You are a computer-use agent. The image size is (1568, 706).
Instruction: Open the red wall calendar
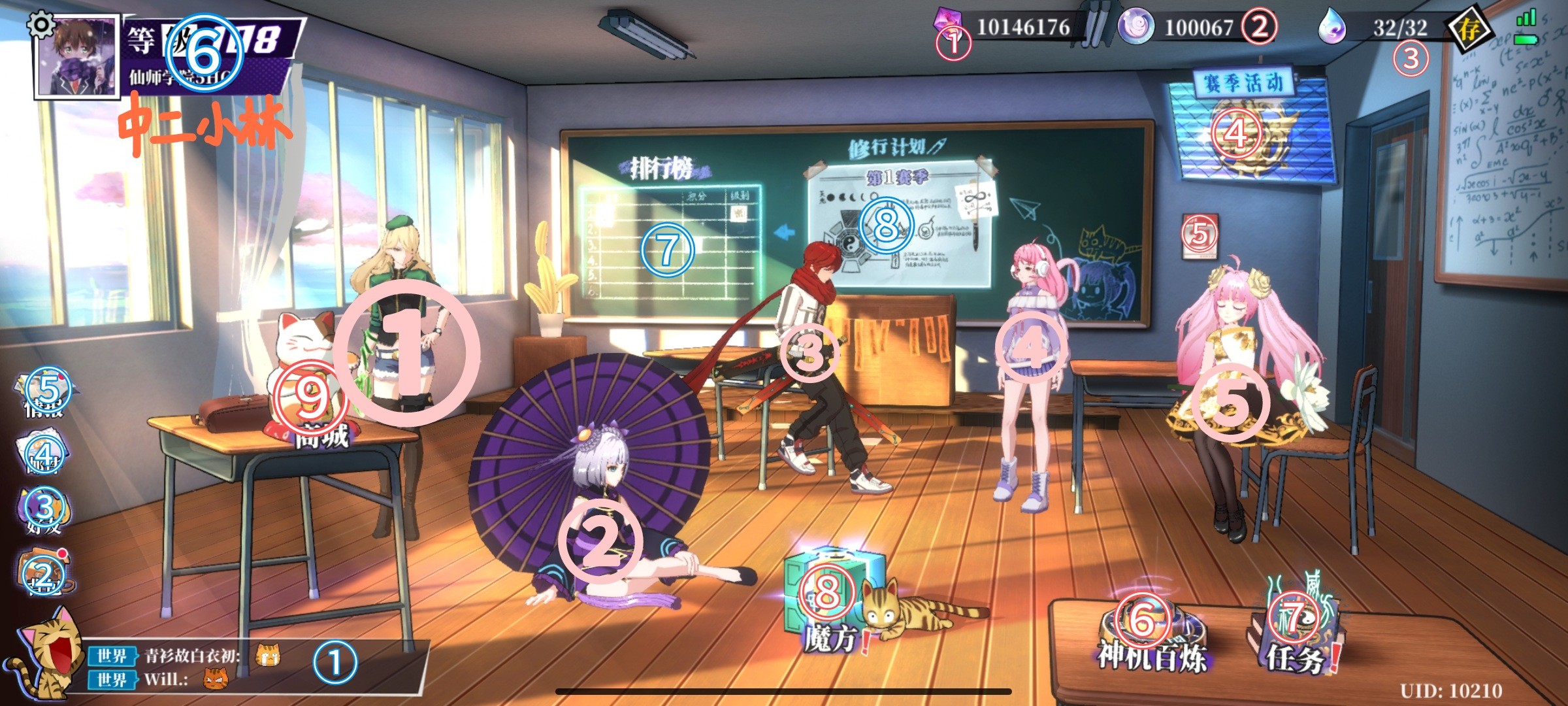pos(1200,235)
